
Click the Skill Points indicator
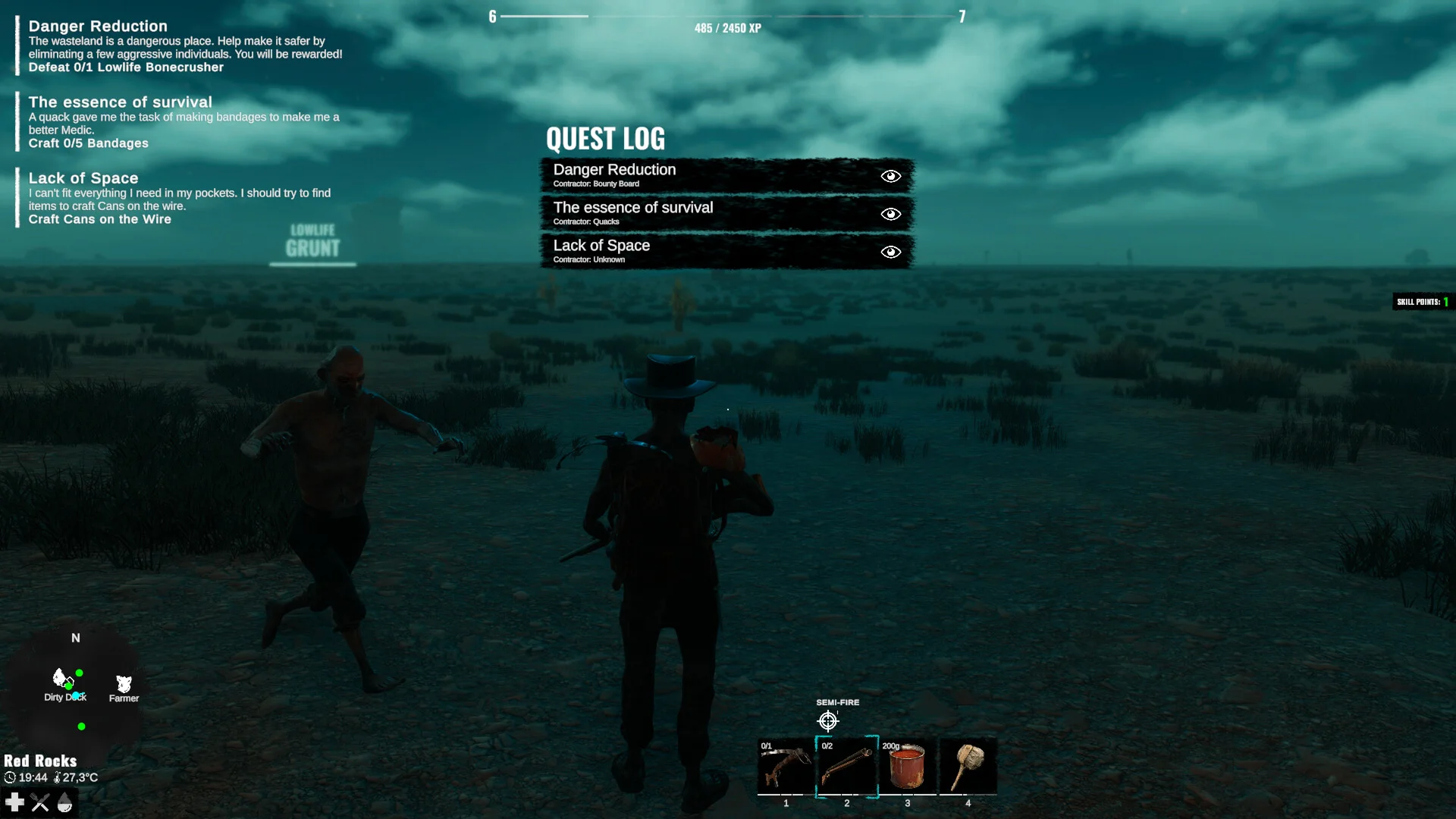pos(1423,302)
